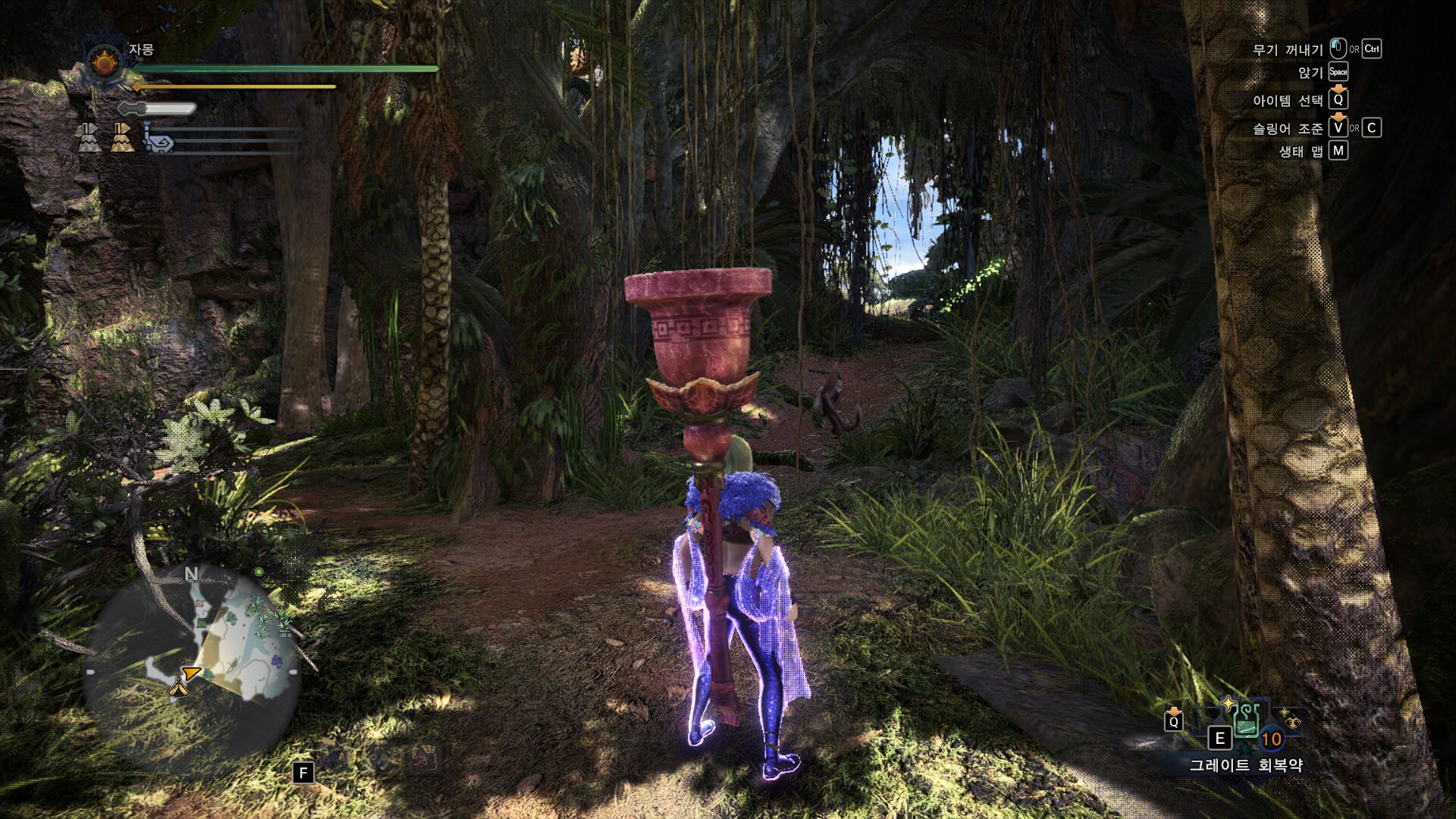
Task: Toggle slinger aim via the V key prompt
Action: tap(1338, 129)
